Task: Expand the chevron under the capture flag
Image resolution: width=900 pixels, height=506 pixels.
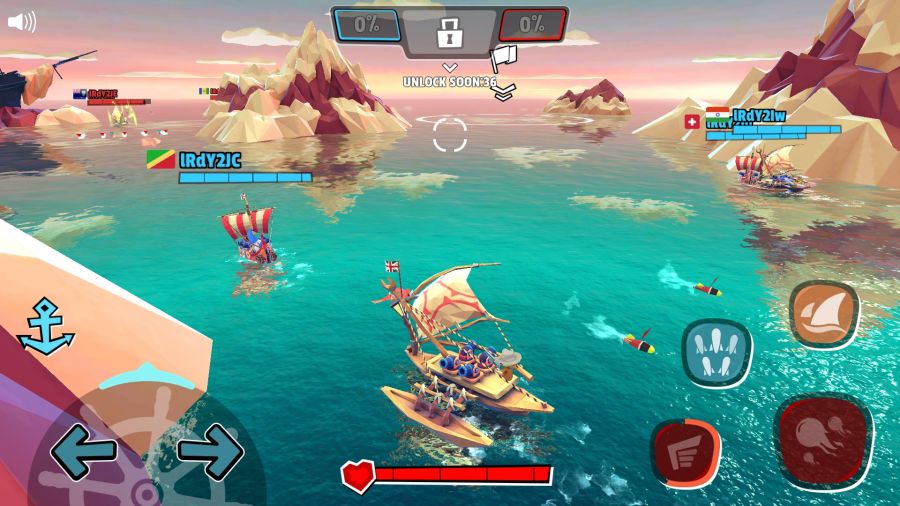Action: 504,91
